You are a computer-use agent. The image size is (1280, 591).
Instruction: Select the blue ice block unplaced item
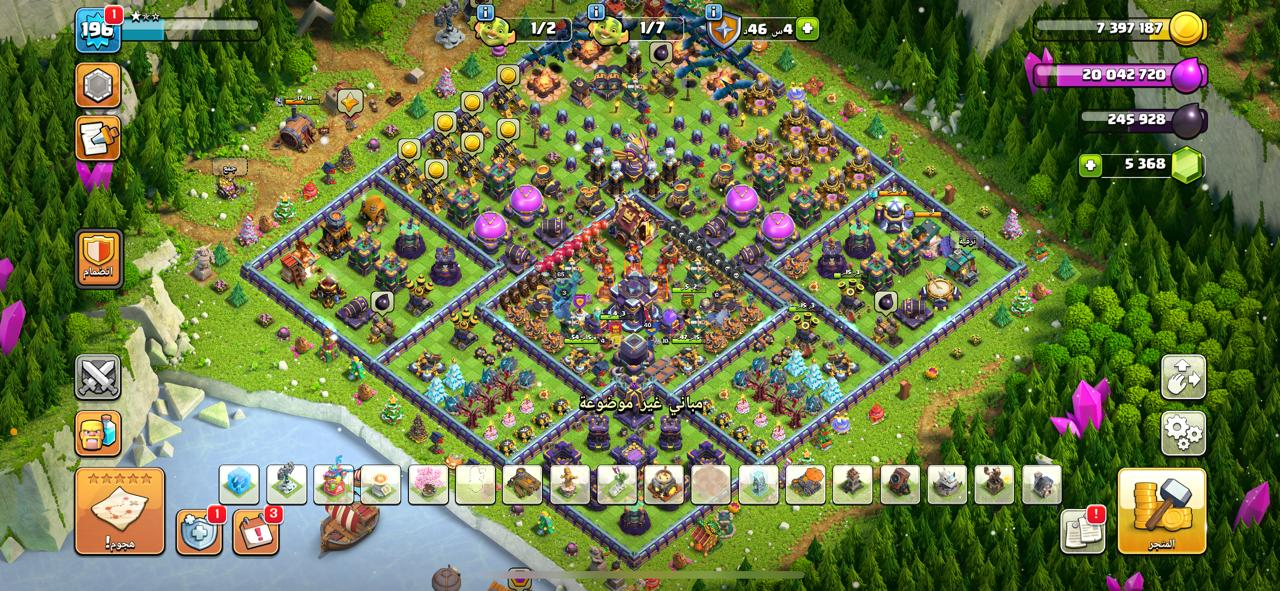coord(239,485)
